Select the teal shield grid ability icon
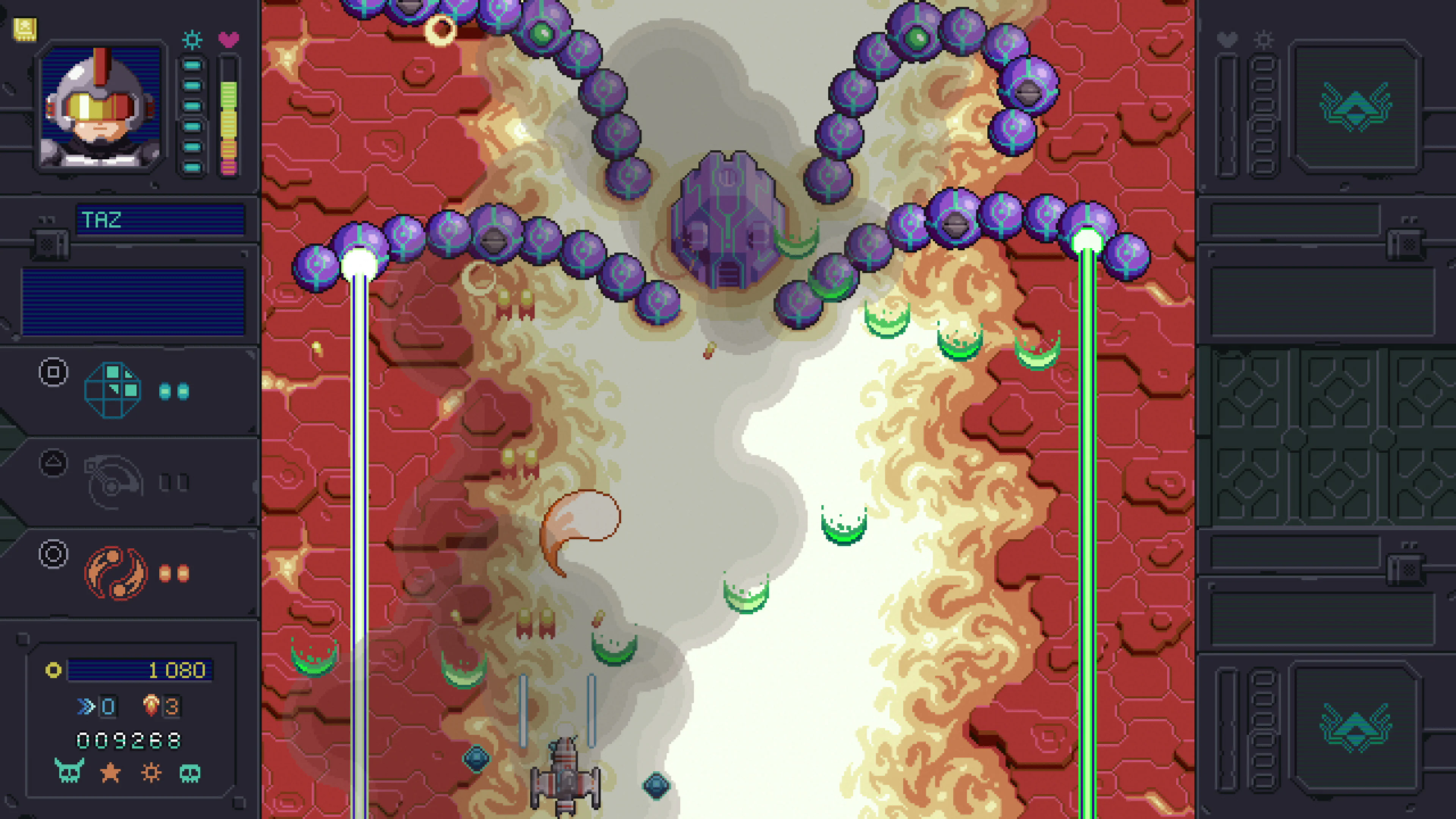Screen dimensions: 1456x819 [x=113, y=390]
